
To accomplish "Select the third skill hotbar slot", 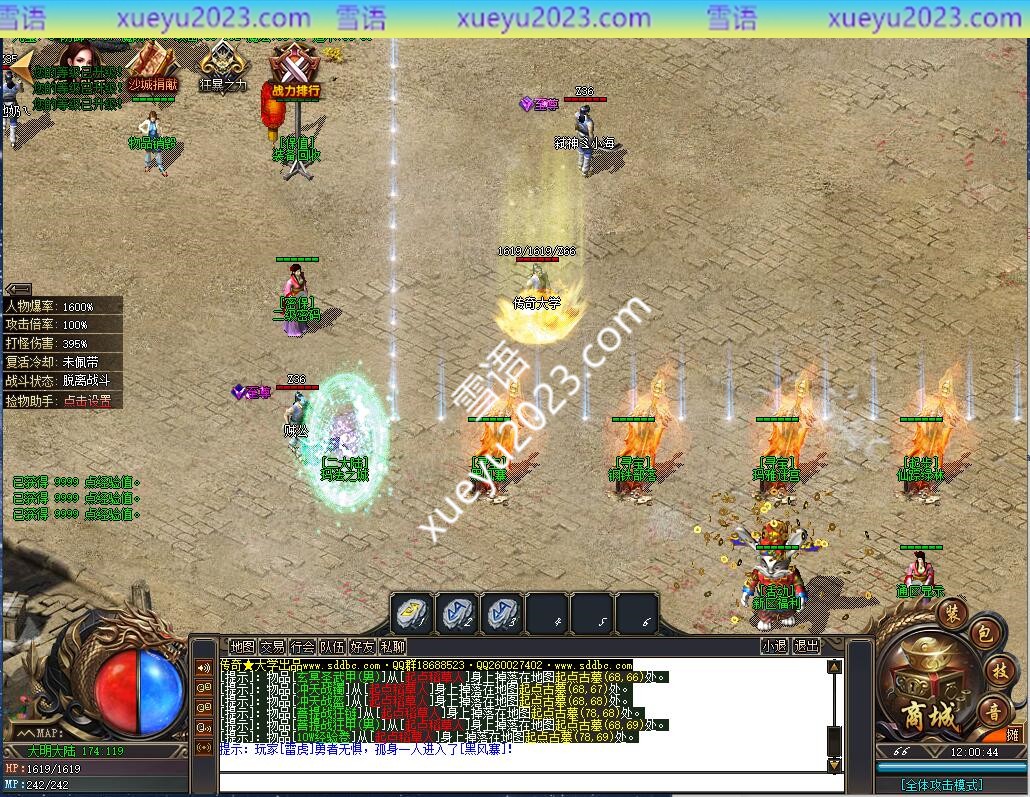I will (x=502, y=613).
